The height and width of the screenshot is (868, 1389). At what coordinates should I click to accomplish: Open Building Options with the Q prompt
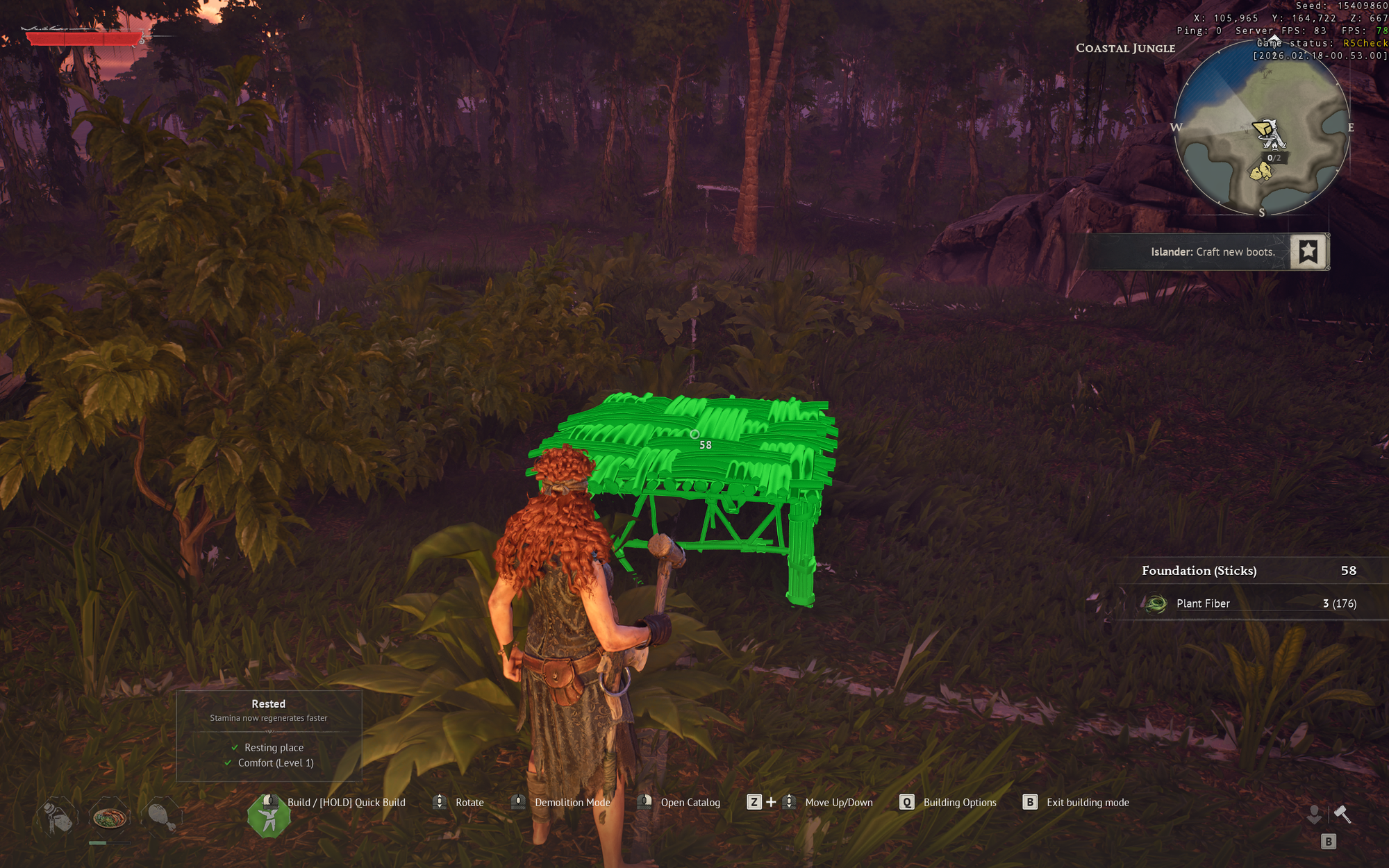[906, 802]
